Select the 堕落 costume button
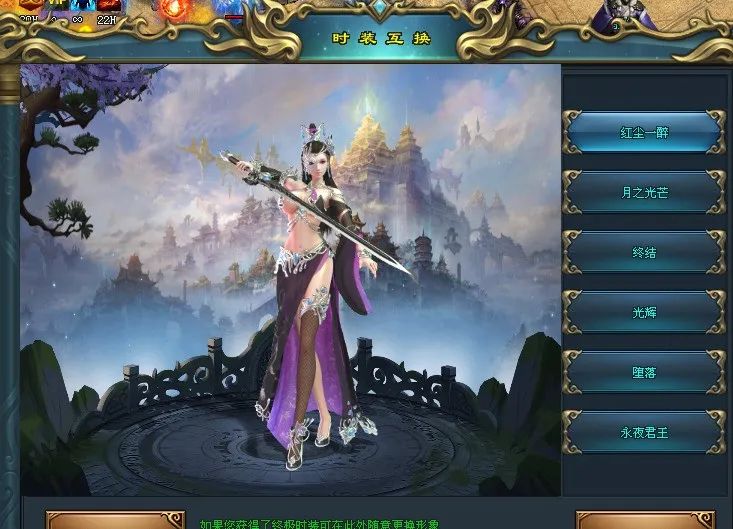Viewport: 733px width, 529px height. pos(644,372)
